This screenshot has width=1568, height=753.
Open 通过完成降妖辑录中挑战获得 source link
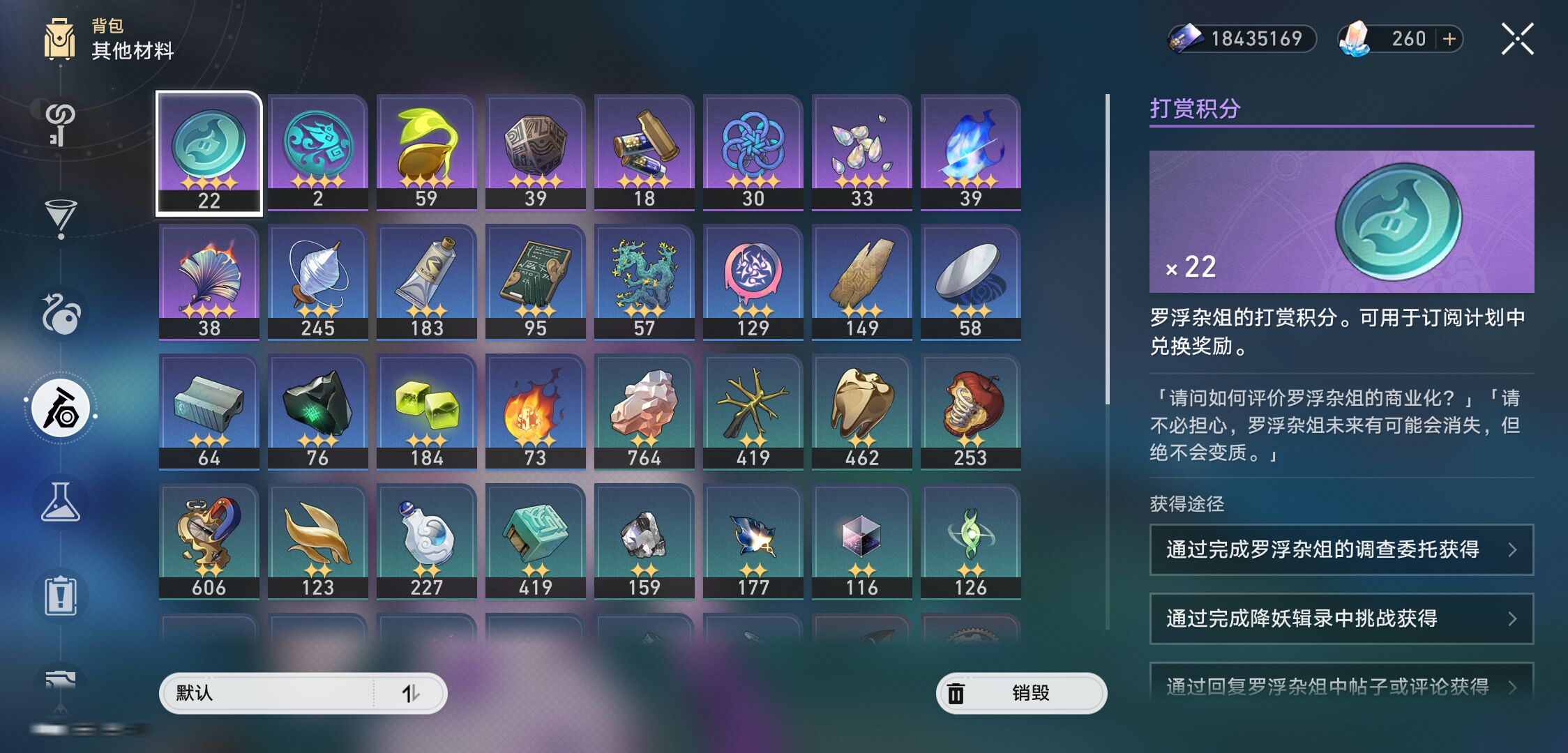[1341, 618]
